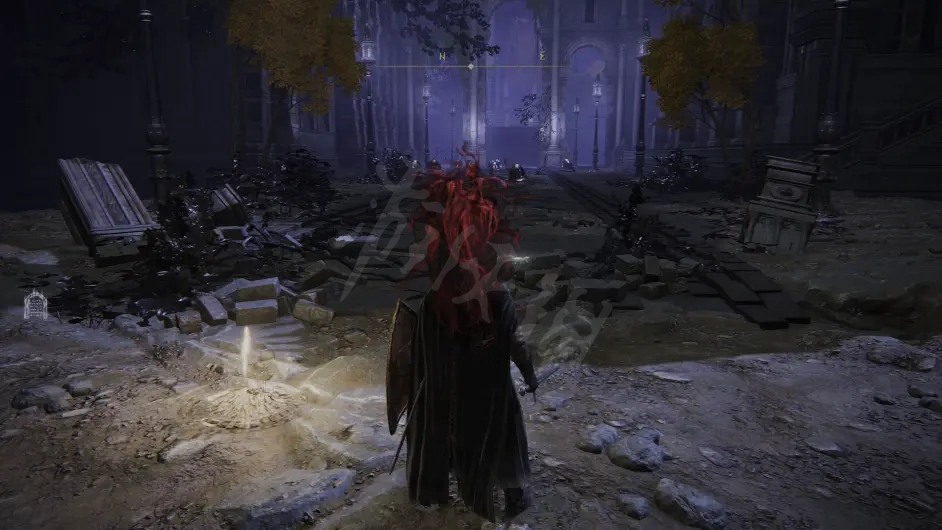Screen dimensions: 942x530
Task: Click the arched gate status icon
Action: tap(35, 304)
